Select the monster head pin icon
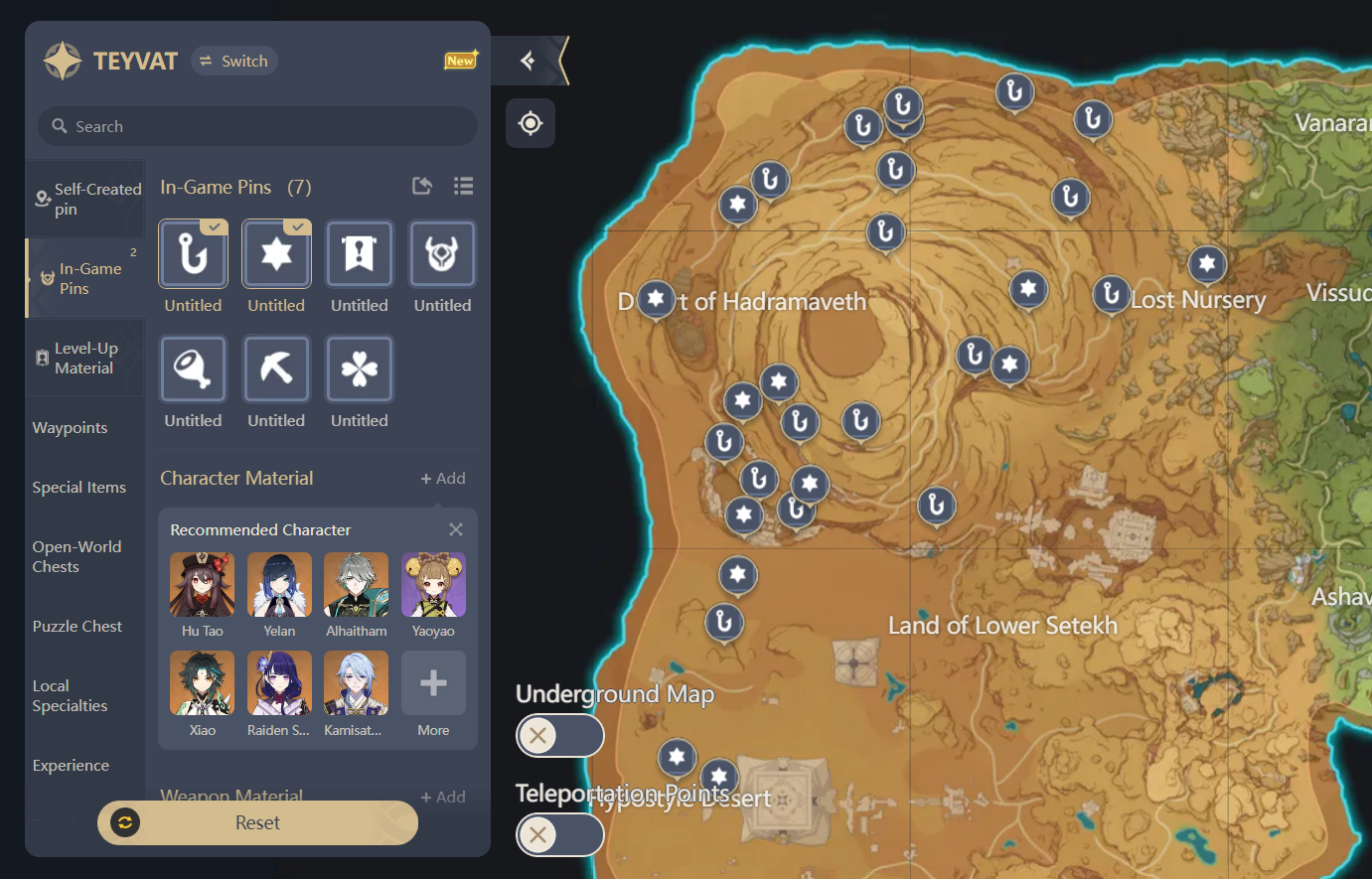Image resolution: width=1372 pixels, height=879 pixels. pyautogui.click(x=442, y=254)
